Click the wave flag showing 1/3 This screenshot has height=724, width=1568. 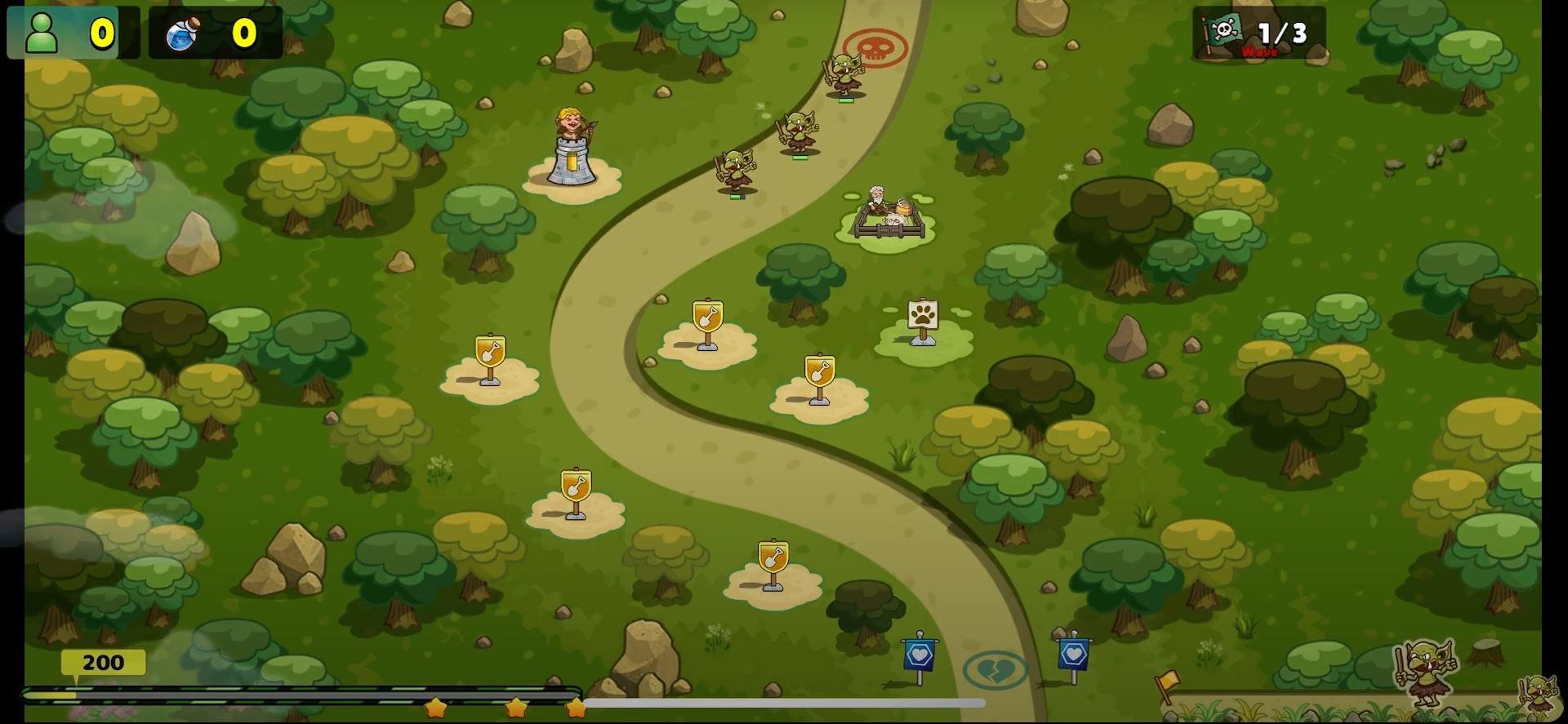coord(1258,33)
